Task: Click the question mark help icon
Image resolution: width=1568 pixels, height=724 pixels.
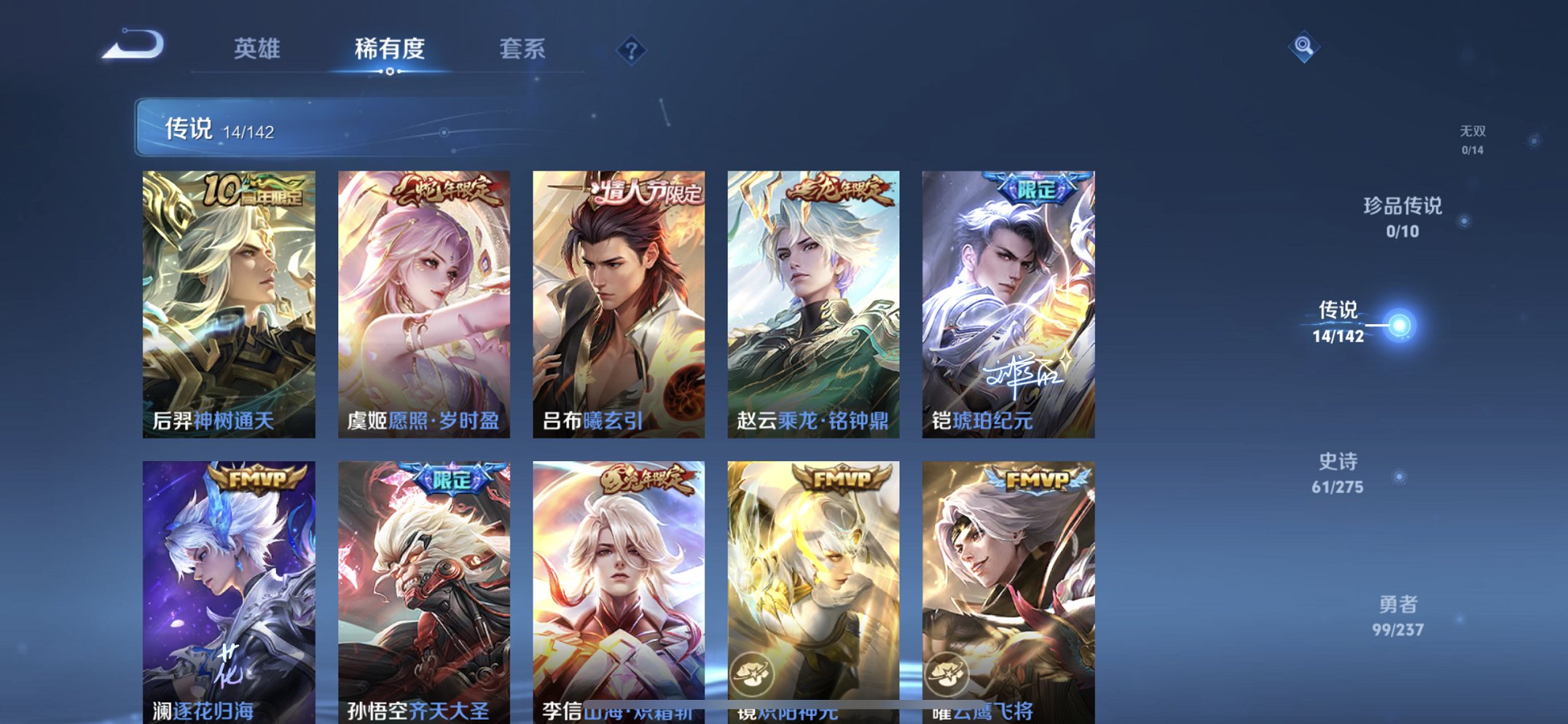Action: 632,50
